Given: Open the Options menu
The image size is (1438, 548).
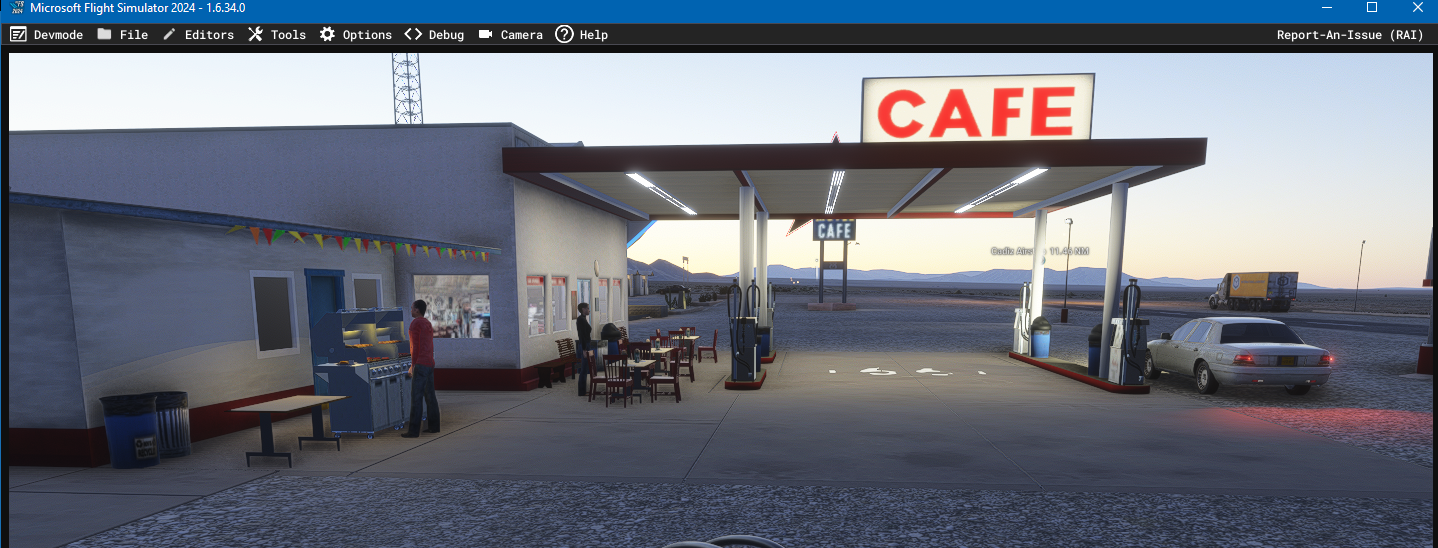Looking at the screenshot, I should pos(356,35).
